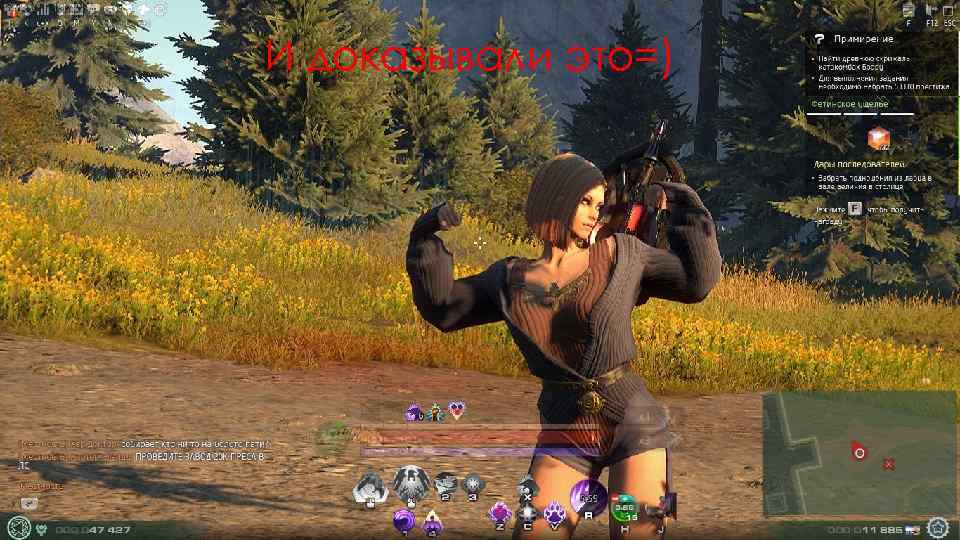Select the heart-shaped buff icon

pos(457,409)
